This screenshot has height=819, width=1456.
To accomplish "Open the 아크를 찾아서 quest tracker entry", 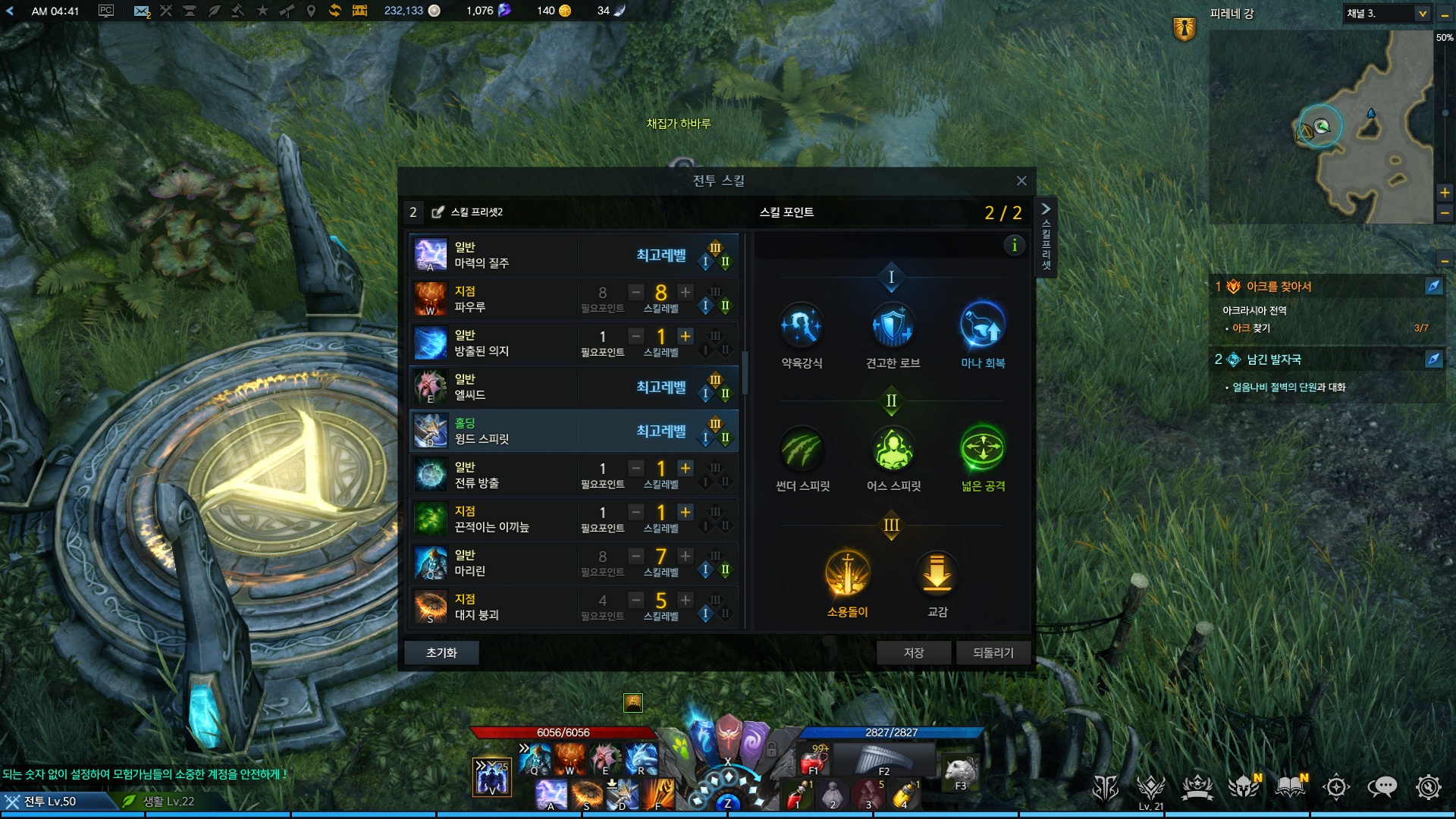I will 1279,287.
